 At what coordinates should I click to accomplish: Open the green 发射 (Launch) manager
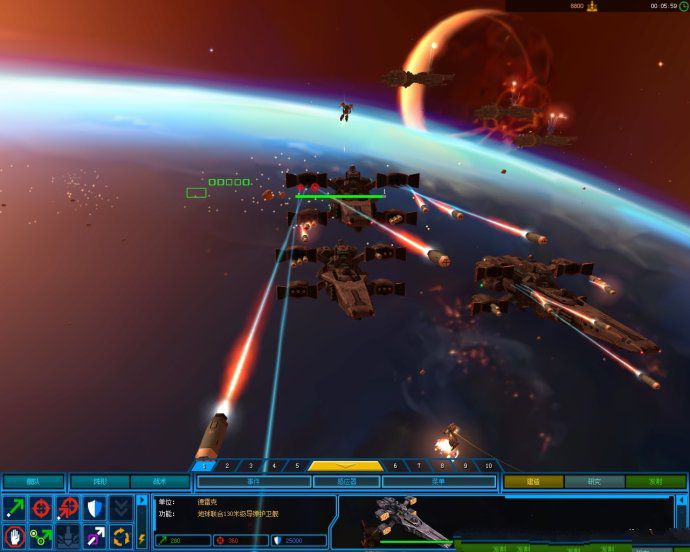coord(655,481)
